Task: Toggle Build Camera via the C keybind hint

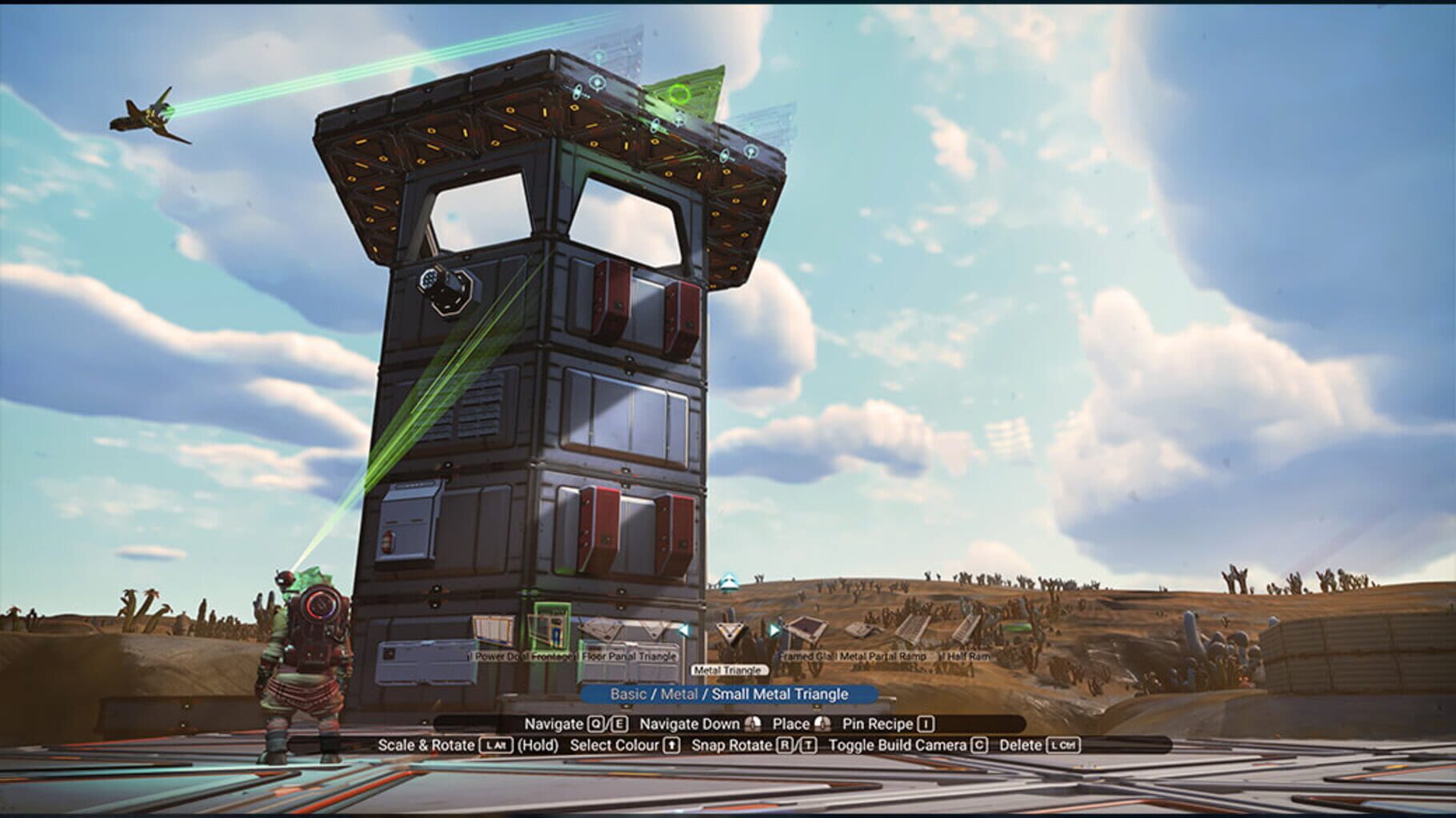Action: click(x=978, y=744)
